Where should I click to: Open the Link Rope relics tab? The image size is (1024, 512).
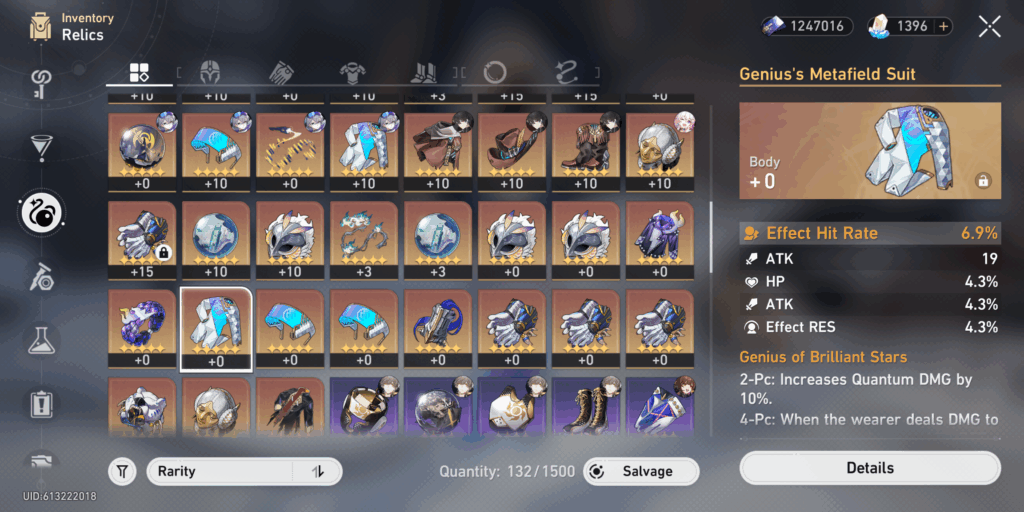click(567, 72)
